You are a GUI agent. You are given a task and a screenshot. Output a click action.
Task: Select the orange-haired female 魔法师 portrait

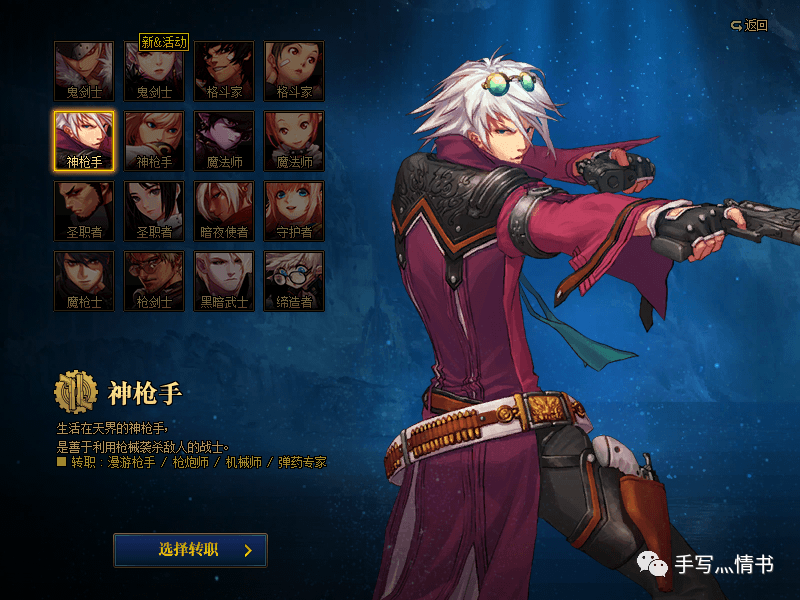[294, 141]
